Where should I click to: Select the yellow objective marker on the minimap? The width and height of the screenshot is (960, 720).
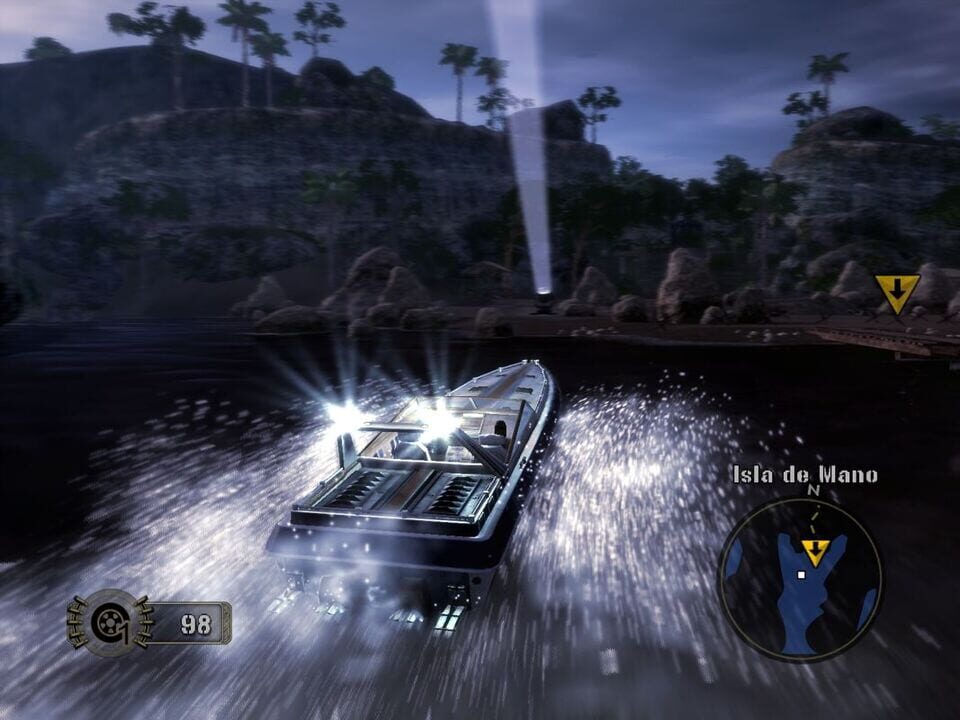pos(816,551)
